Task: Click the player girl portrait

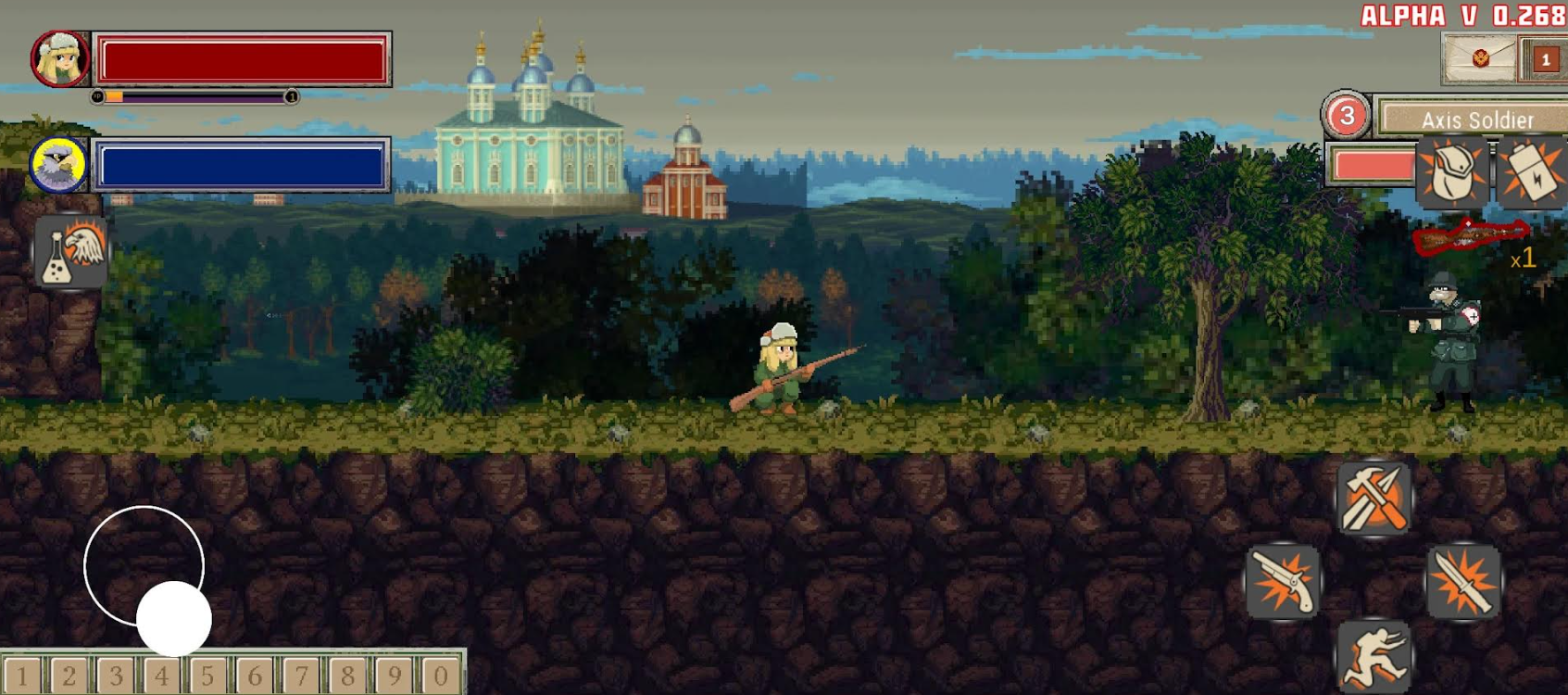Action: click(x=59, y=59)
